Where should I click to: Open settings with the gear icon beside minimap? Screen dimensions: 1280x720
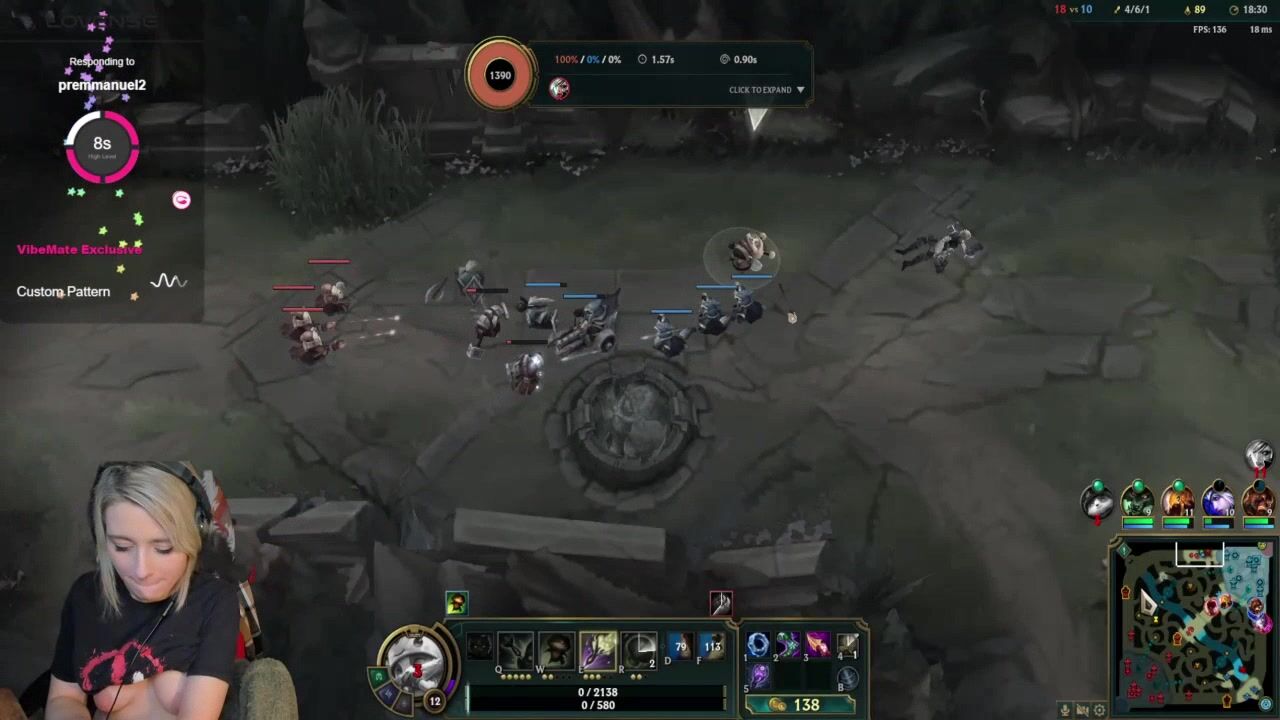1100,710
